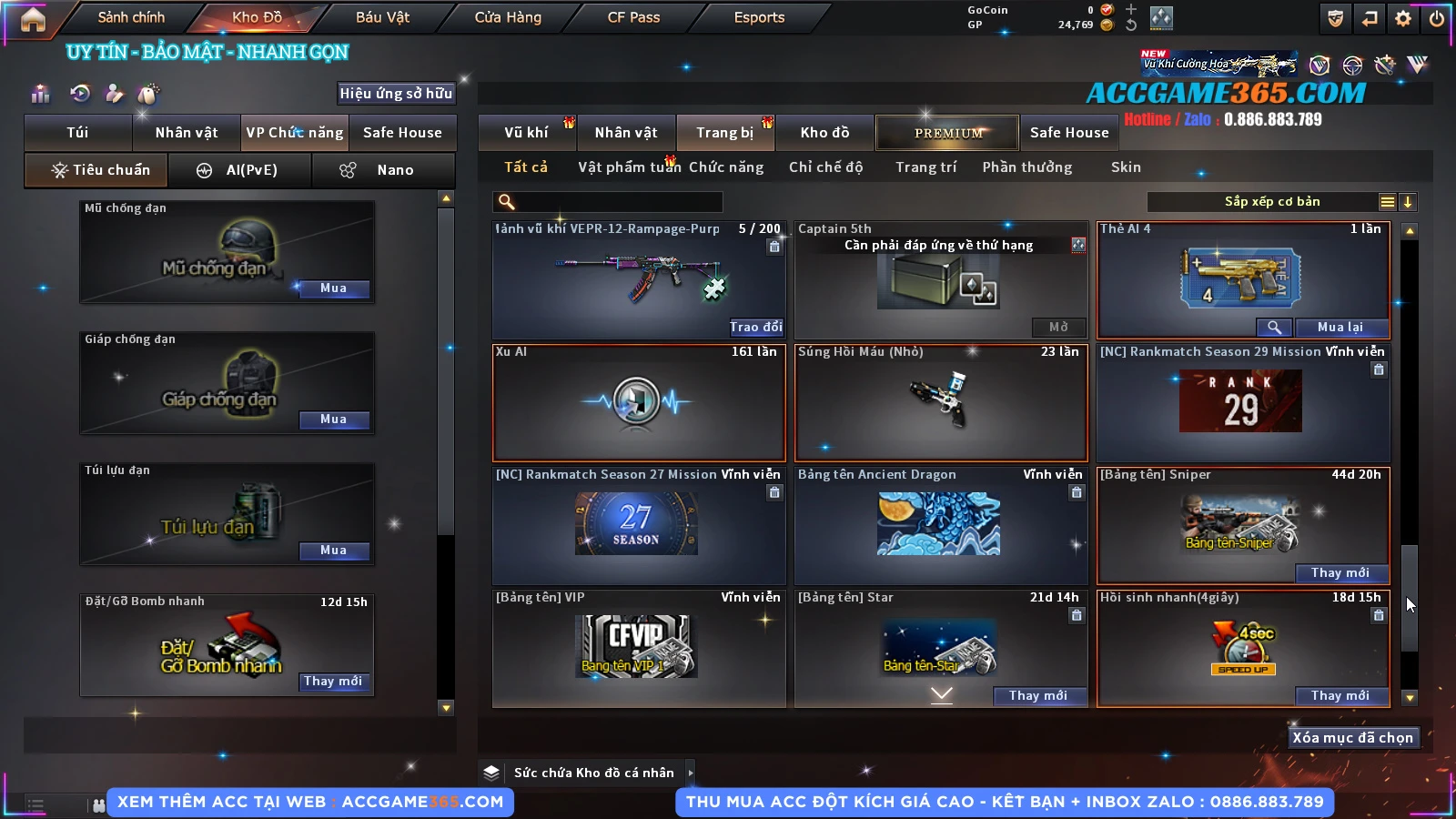Select the Vũ khí inventory tab
The width and height of the screenshot is (1456, 819).
(526, 133)
